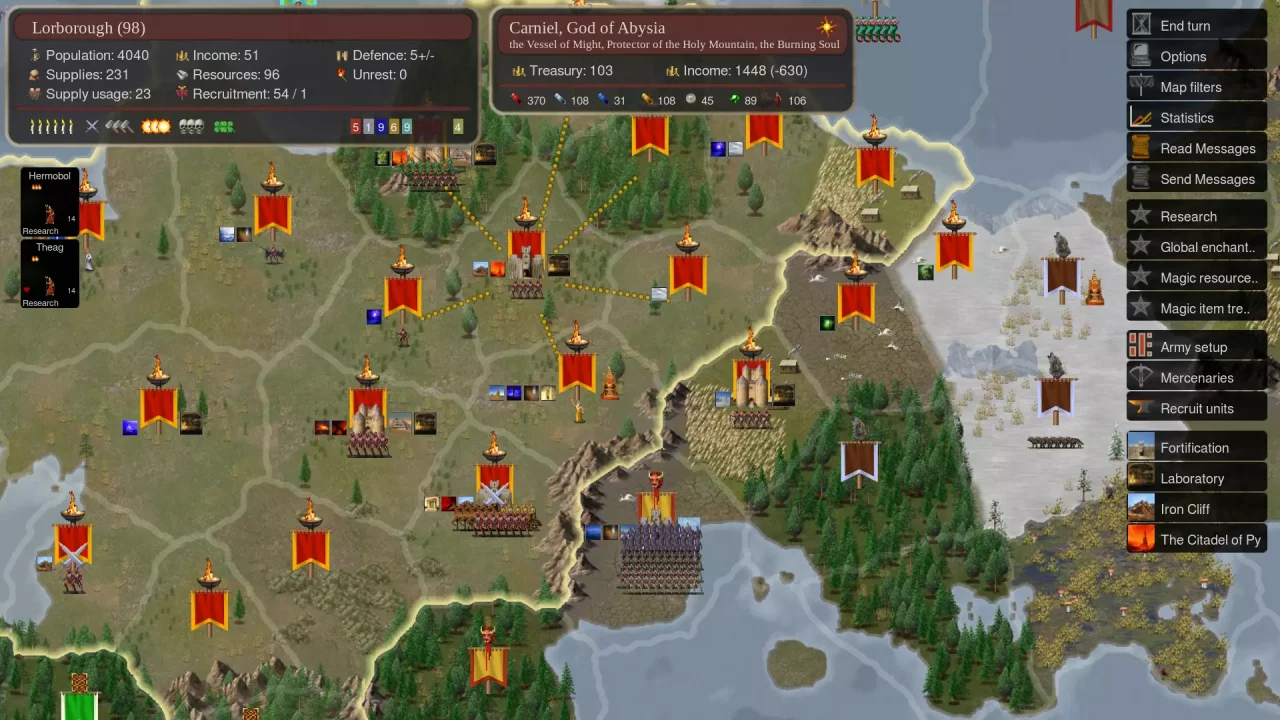Toggle the Map filters option
The height and width of the screenshot is (720, 1280).
coord(1196,87)
